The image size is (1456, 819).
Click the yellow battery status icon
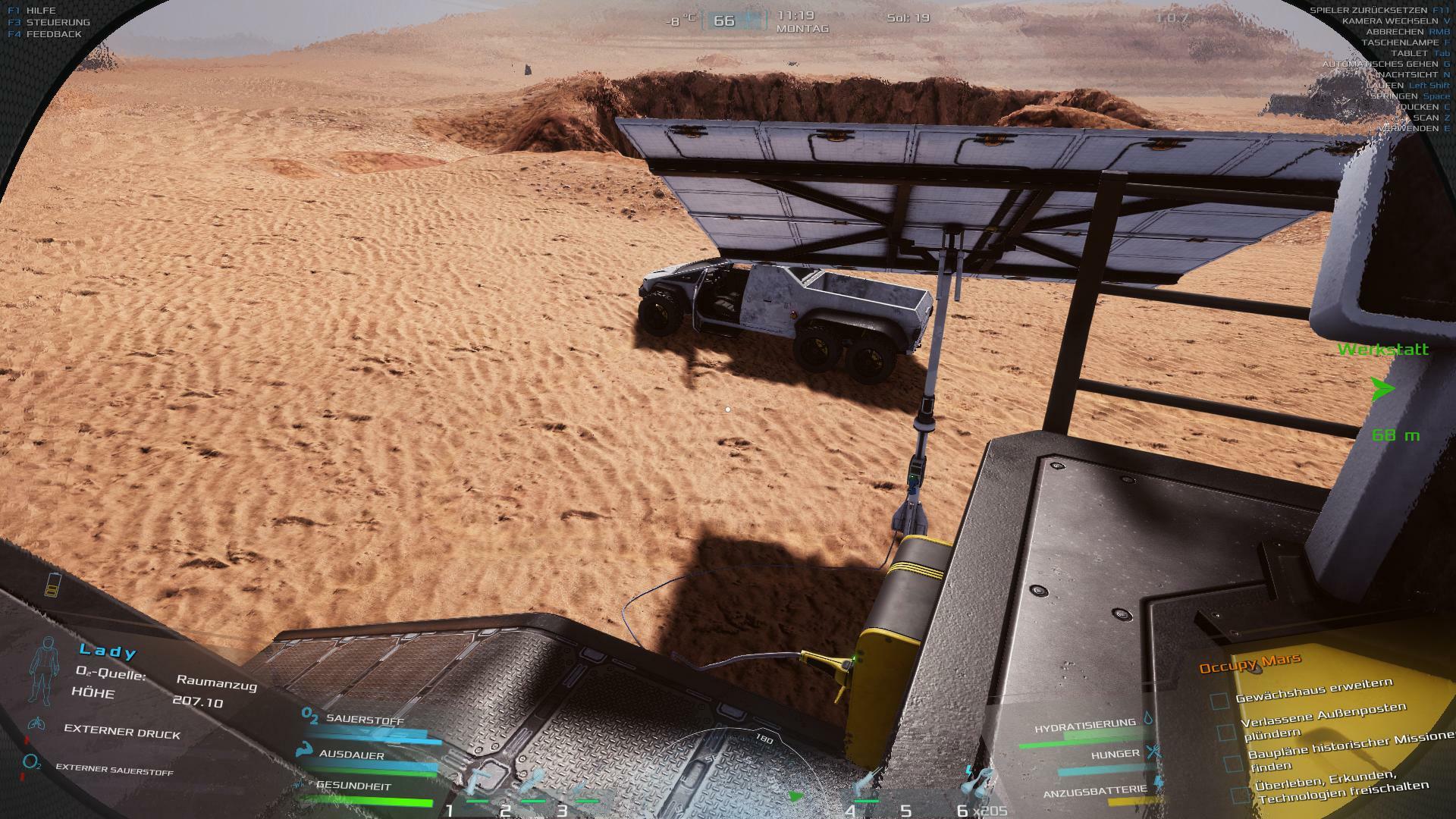pos(52,584)
